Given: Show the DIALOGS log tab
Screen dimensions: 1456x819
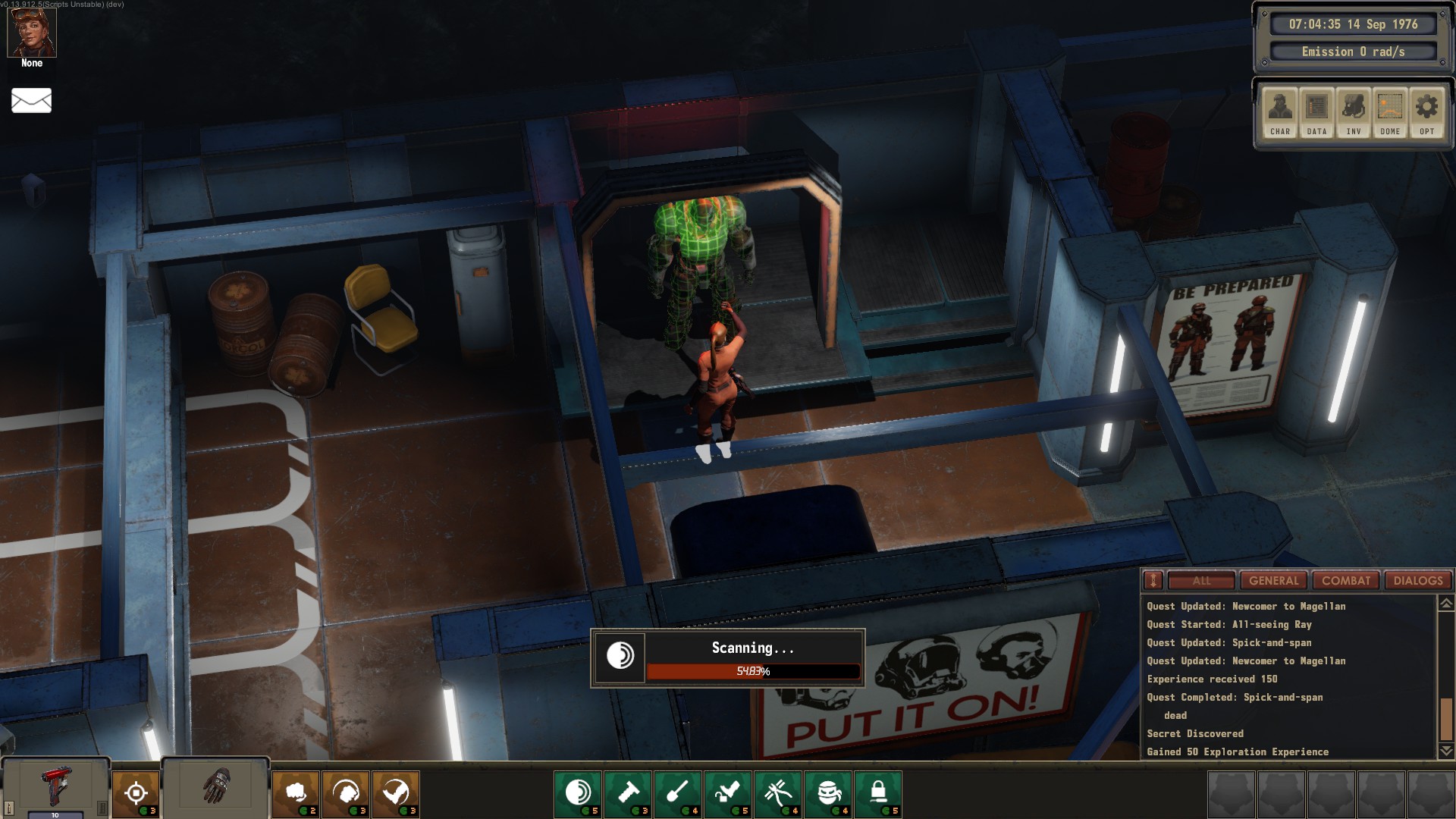Looking at the screenshot, I should pyautogui.click(x=1418, y=581).
